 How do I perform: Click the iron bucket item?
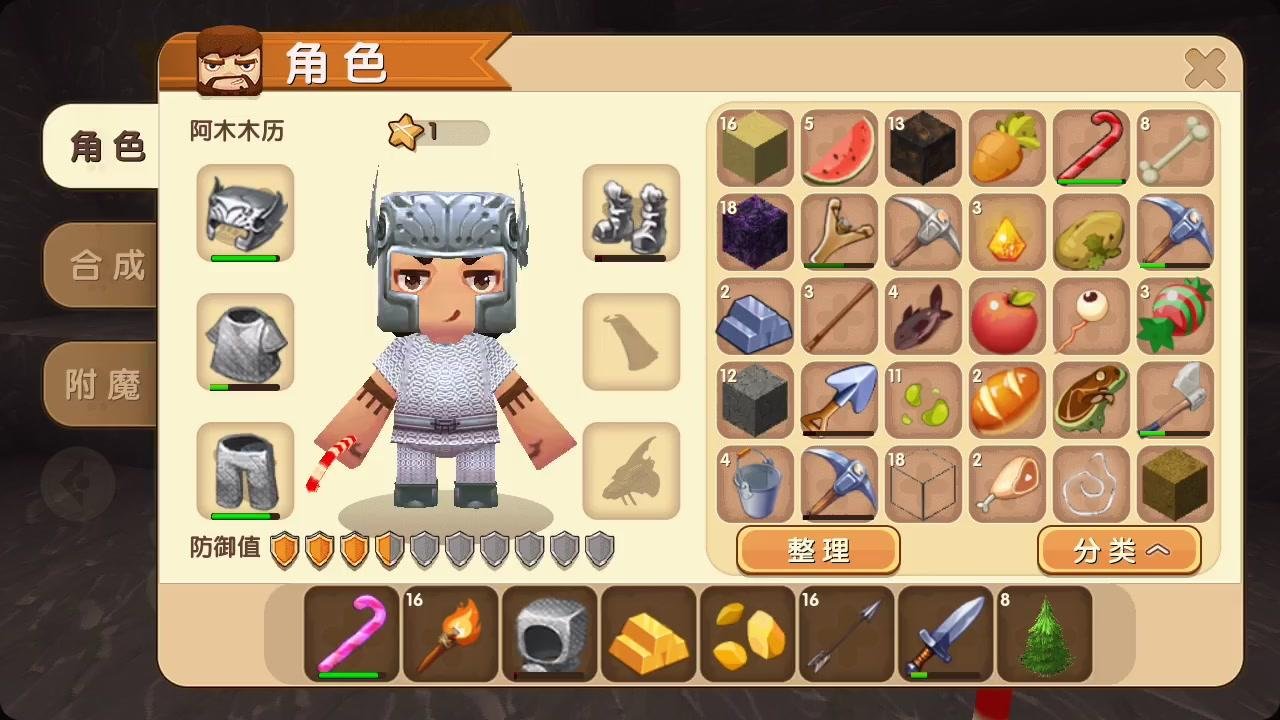point(755,486)
